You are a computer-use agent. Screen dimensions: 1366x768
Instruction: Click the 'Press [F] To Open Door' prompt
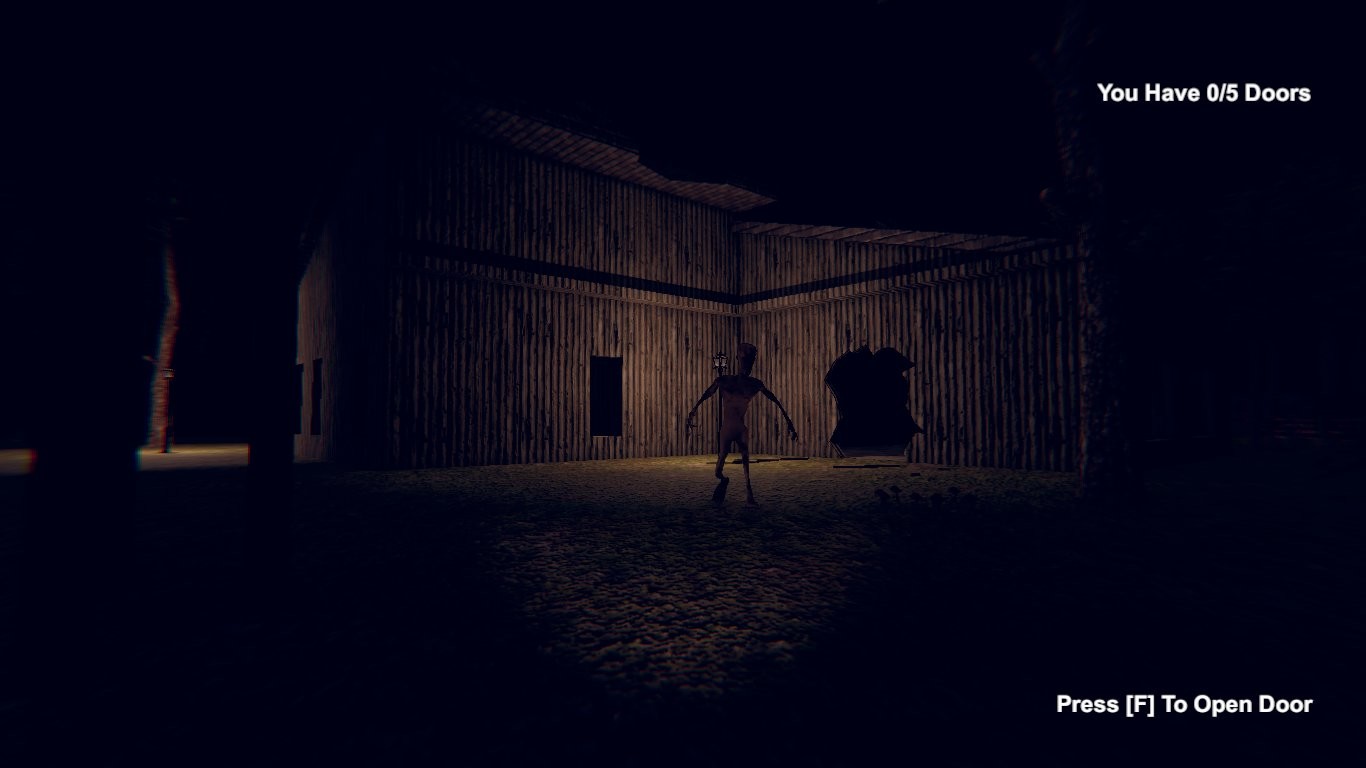pos(1183,704)
